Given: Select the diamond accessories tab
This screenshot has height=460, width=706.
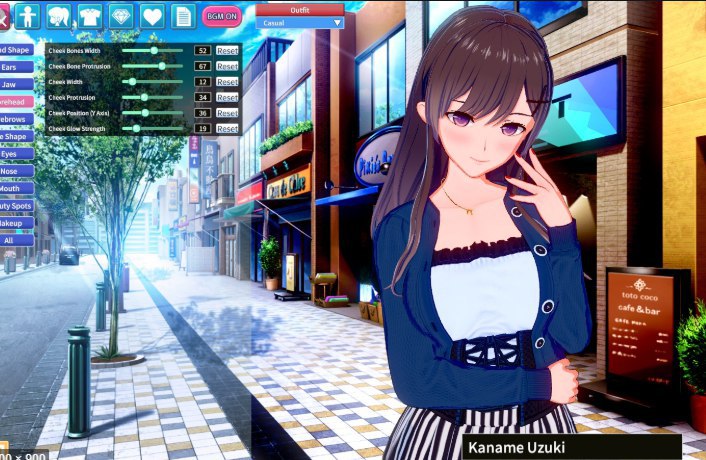Looking at the screenshot, I should click(x=121, y=16).
